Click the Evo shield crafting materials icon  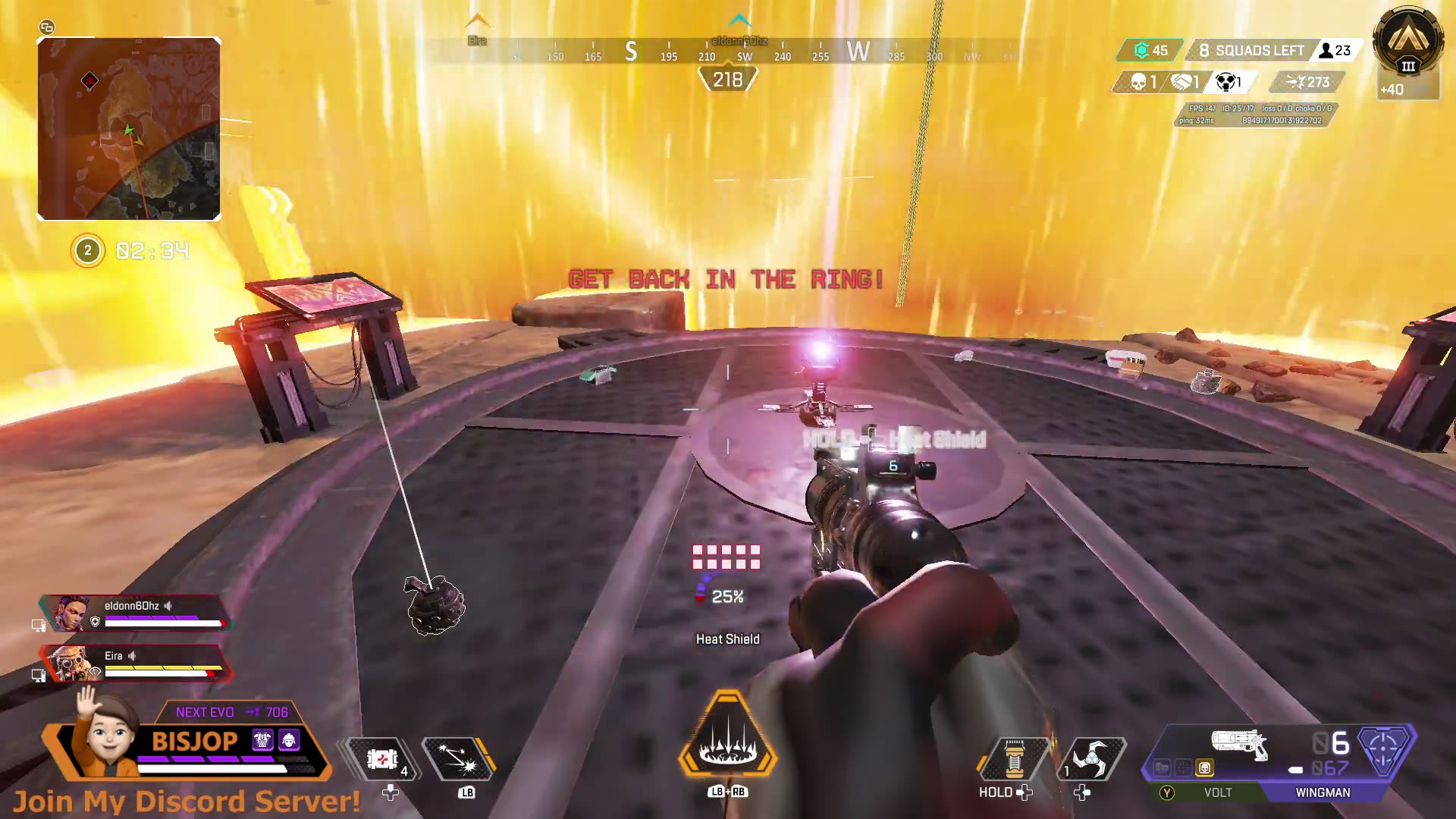point(1141,50)
